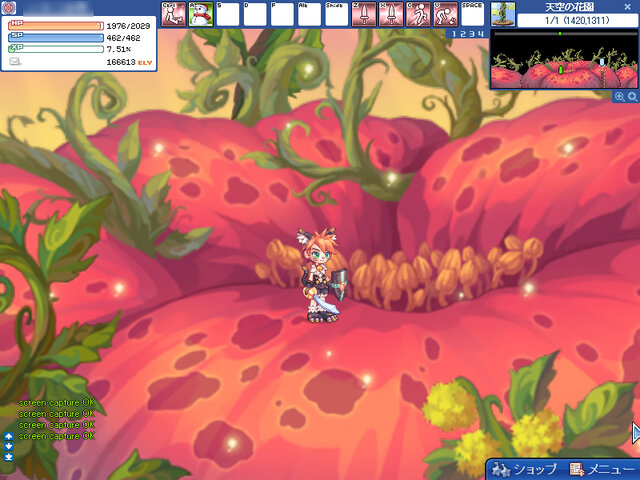
Task: Switch to hotbar page 2
Action: 462,34
